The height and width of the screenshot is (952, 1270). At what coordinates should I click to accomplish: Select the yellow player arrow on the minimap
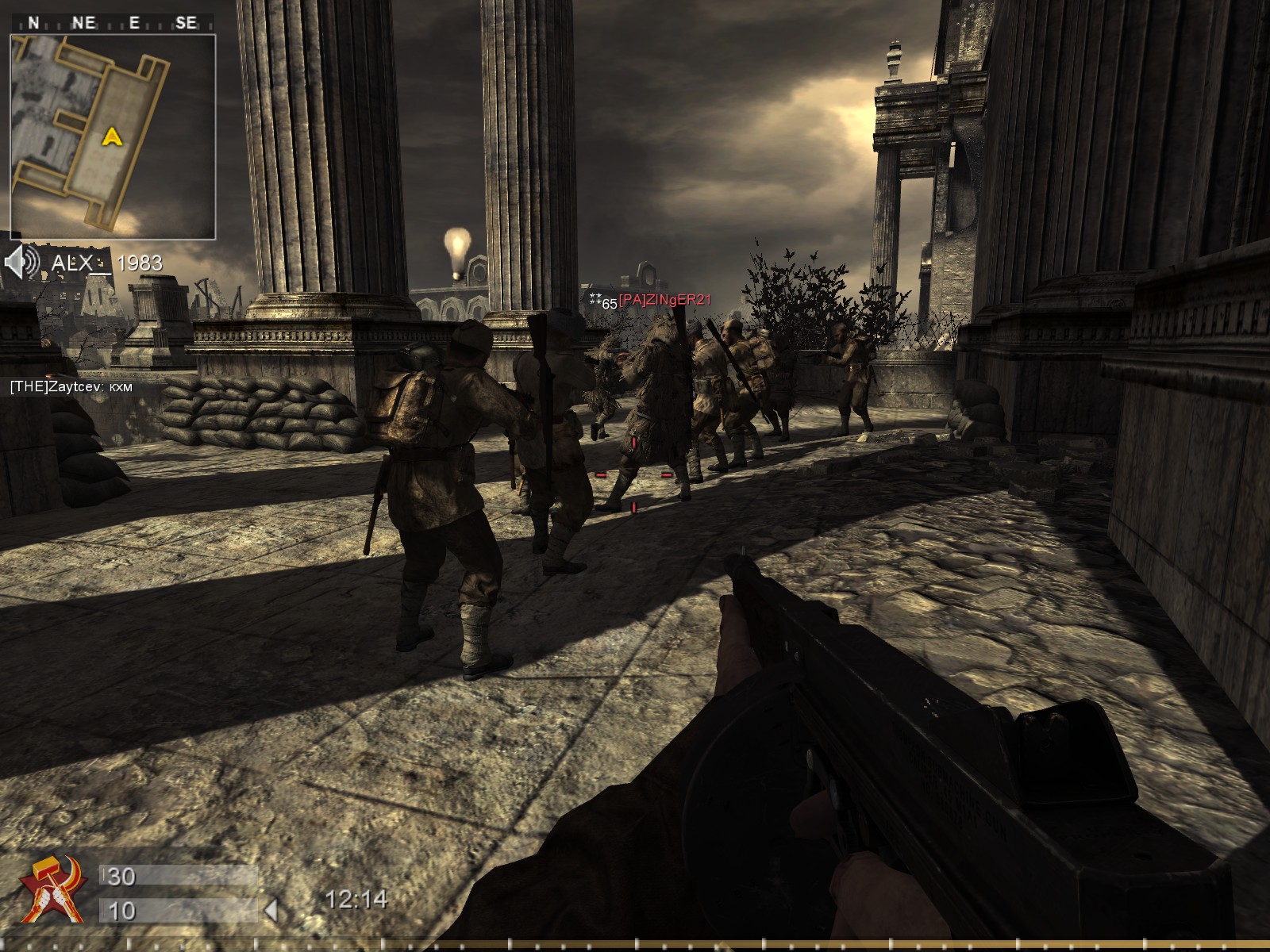tap(114, 137)
